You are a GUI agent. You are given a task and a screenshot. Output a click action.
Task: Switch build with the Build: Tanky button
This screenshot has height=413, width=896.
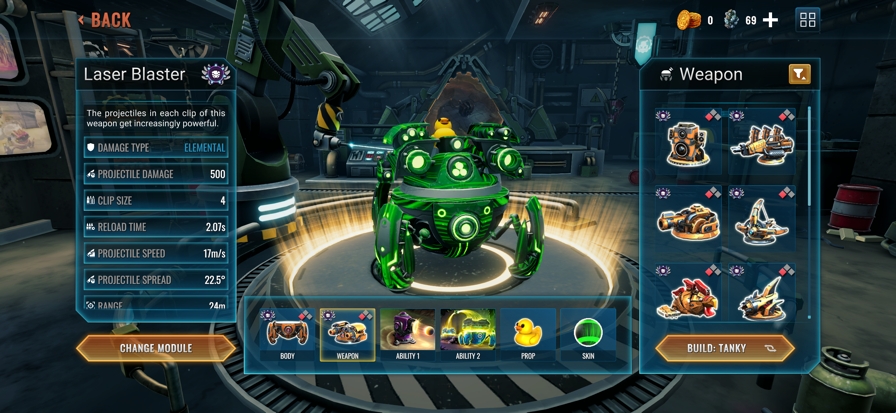(x=725, y=348)
